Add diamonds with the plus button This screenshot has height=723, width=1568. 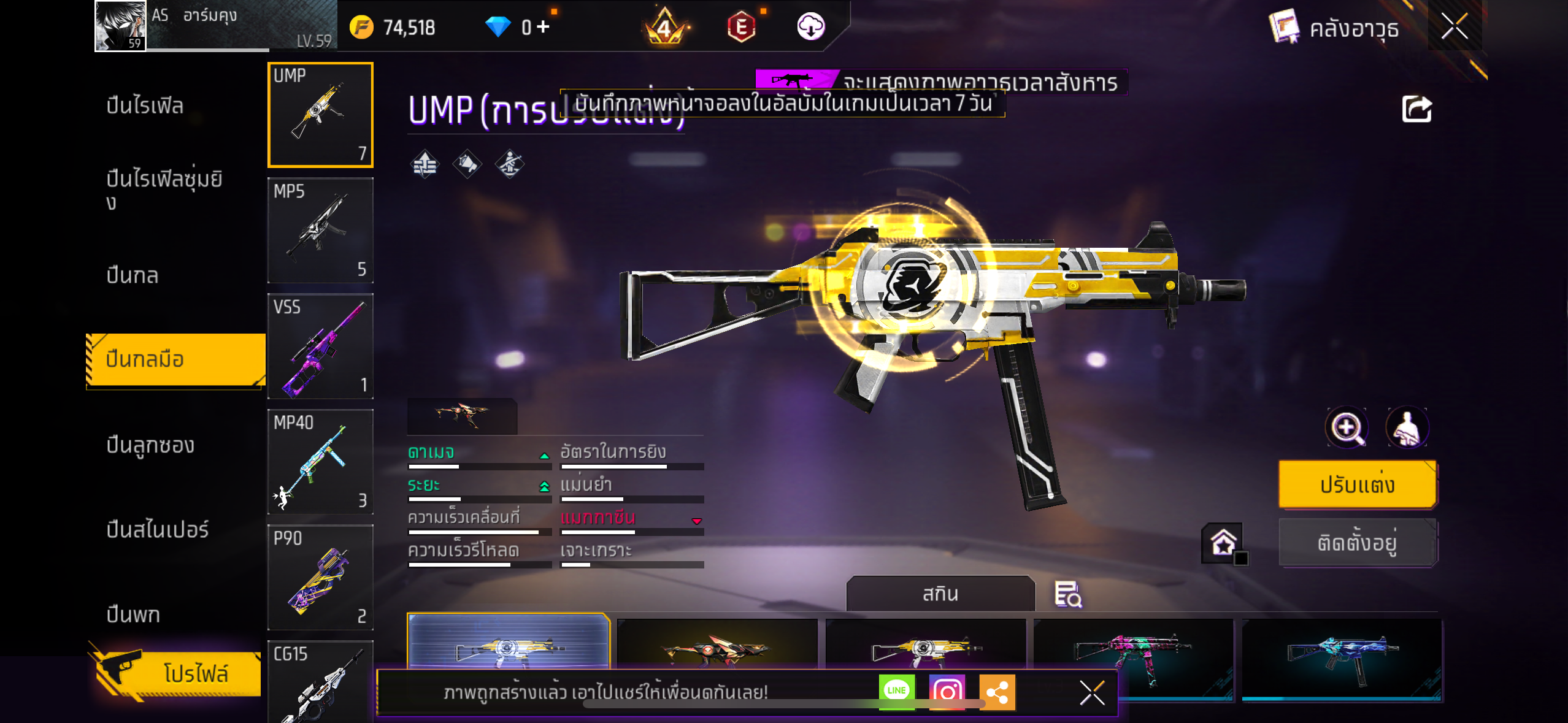[x=543, y=27]
